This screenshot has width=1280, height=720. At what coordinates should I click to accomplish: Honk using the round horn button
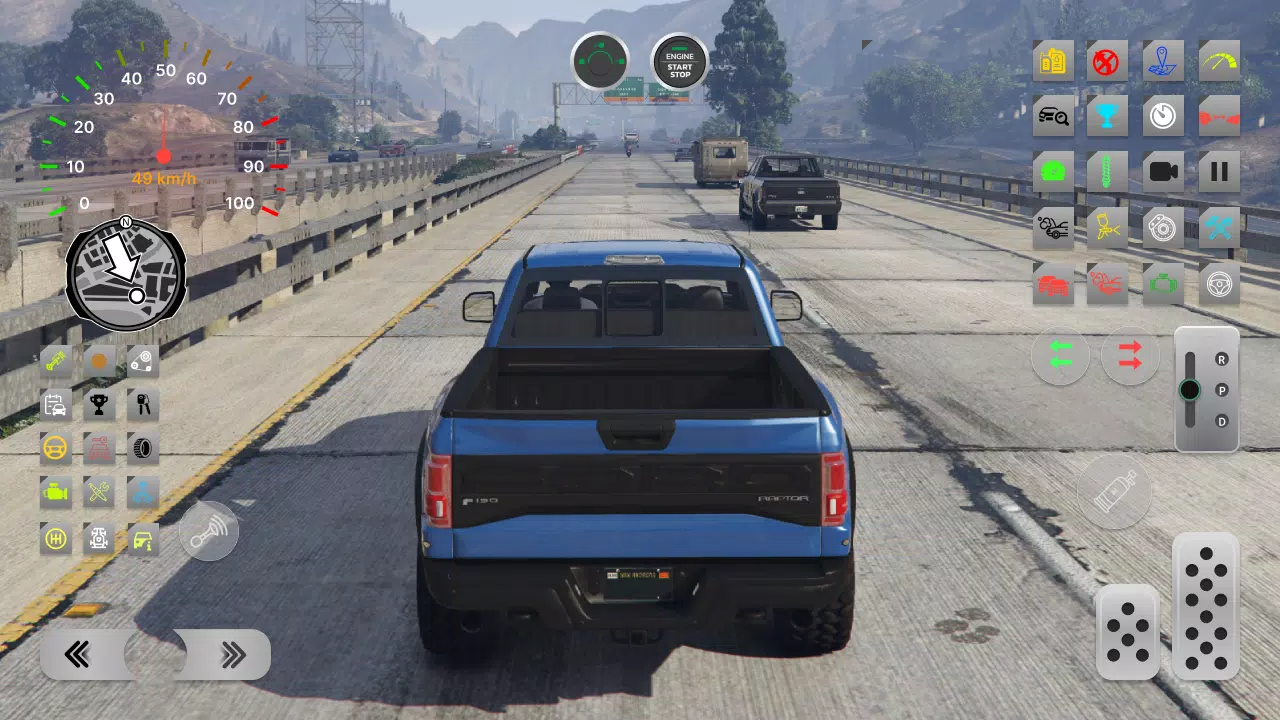click(x=209, y=530)
